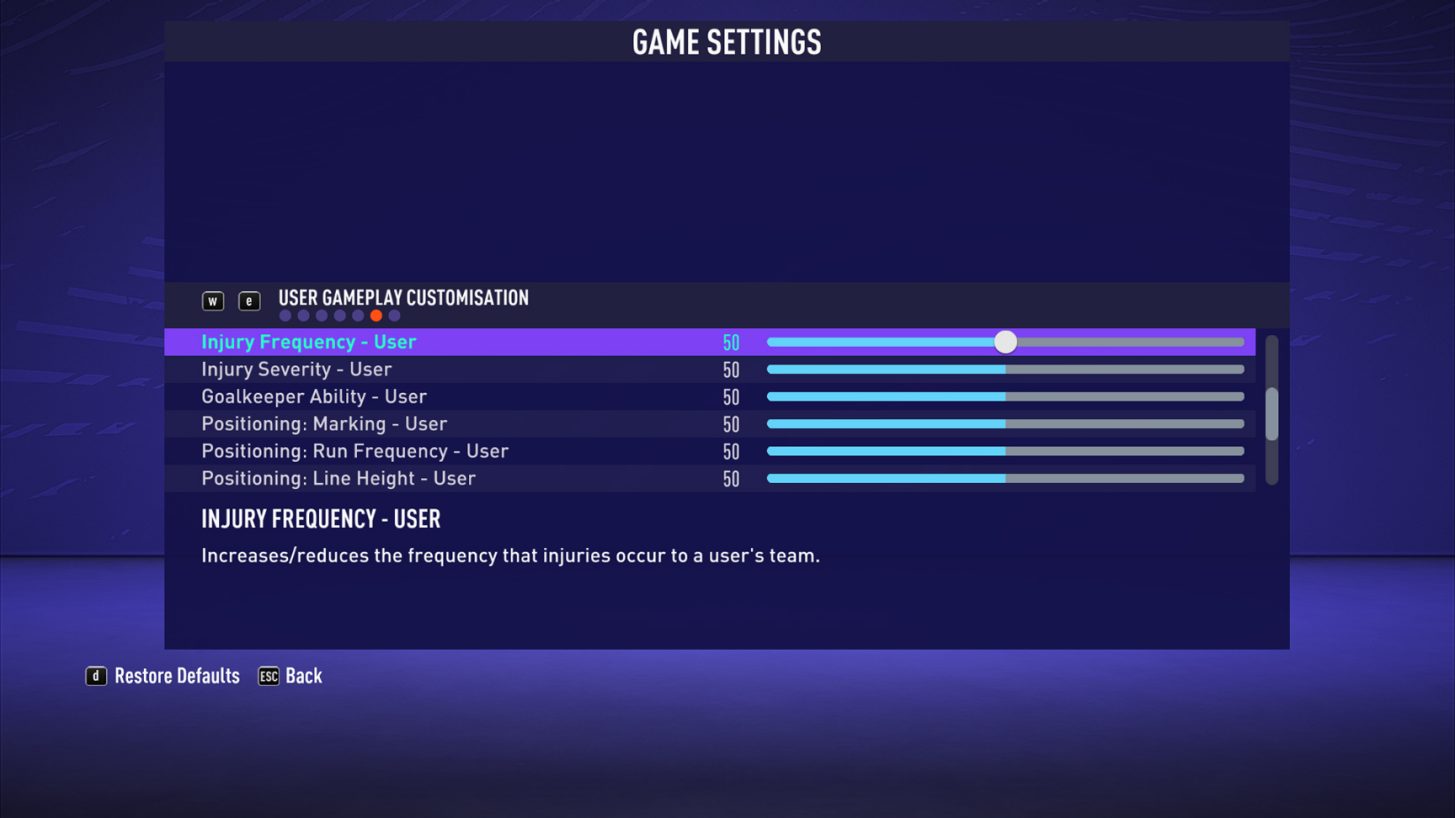1455x818 pixels.
Task: Click the last page indicator dot
Action: point(394,315)
